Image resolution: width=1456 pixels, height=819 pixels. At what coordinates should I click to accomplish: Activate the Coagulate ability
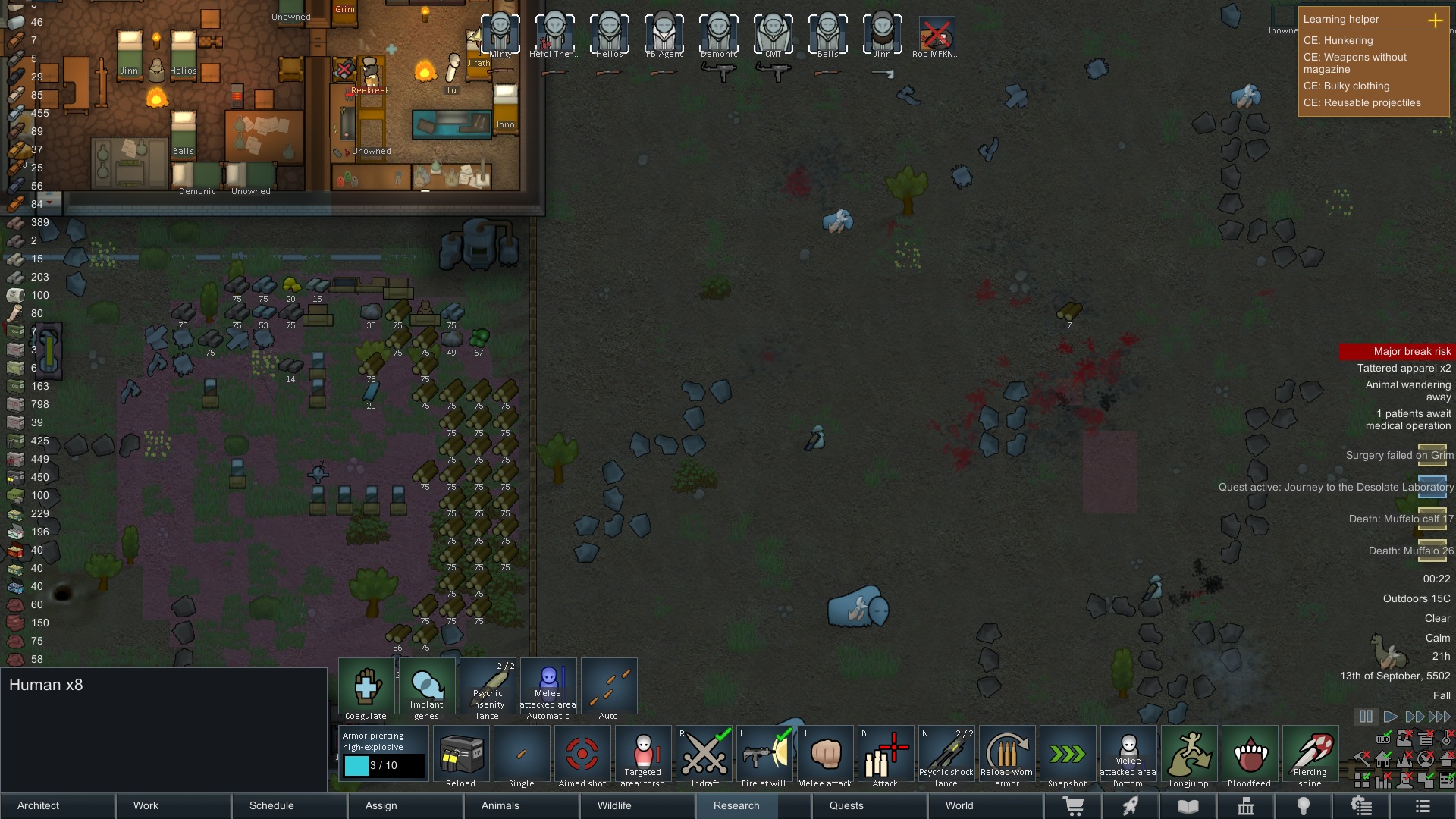(x=366, y=687)
